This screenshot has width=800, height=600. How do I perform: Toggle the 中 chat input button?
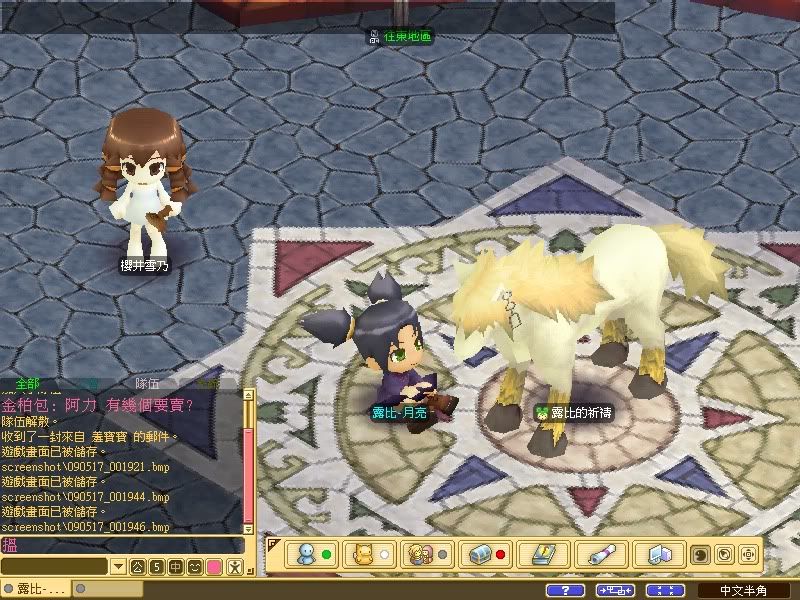tap(175, 567)
